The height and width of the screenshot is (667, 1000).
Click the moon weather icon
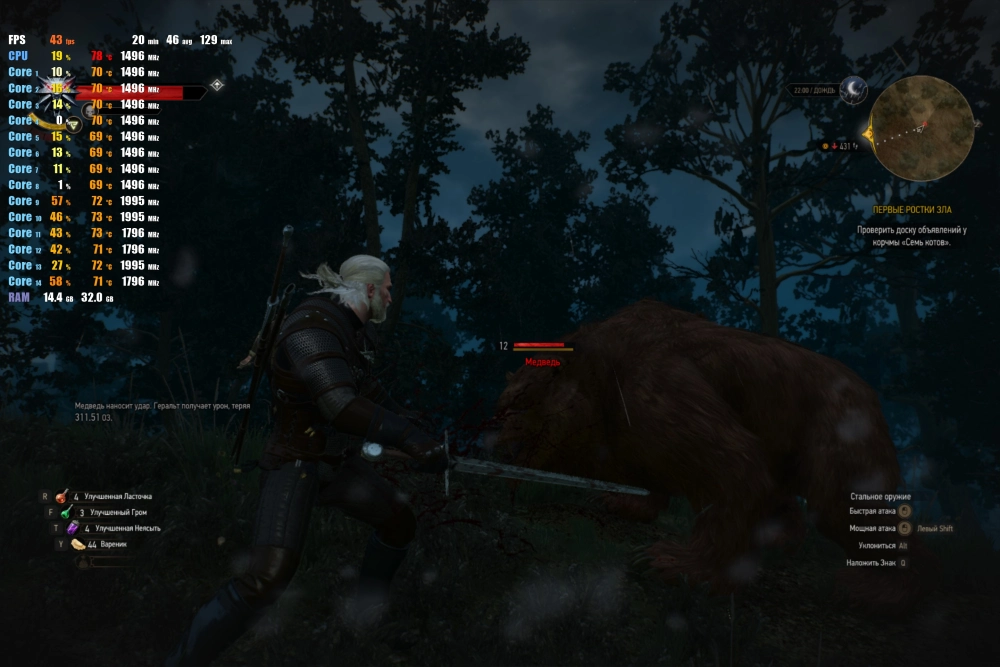pos(852,90)
